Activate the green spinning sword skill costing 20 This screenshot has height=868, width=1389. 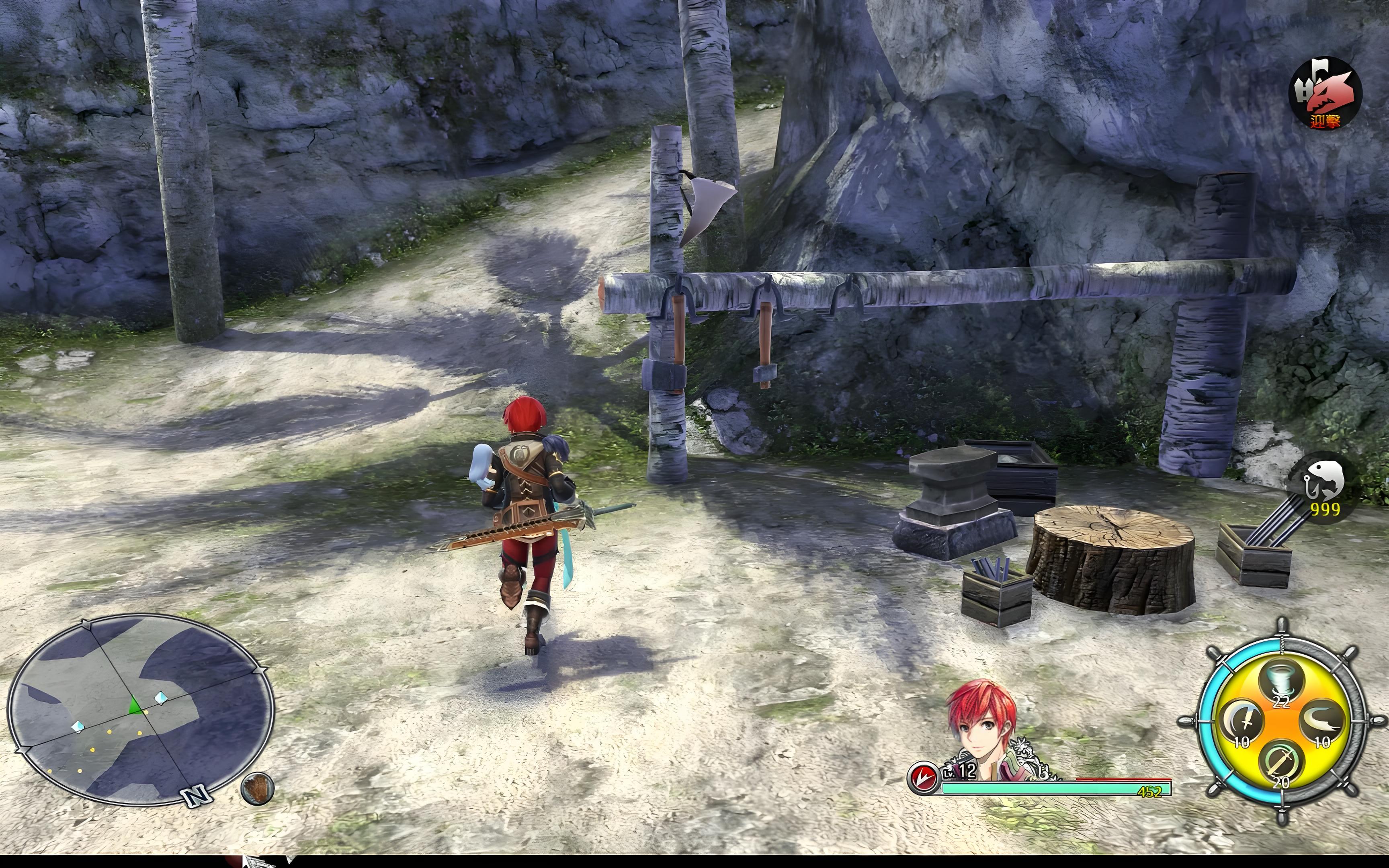pos(1281,764)
